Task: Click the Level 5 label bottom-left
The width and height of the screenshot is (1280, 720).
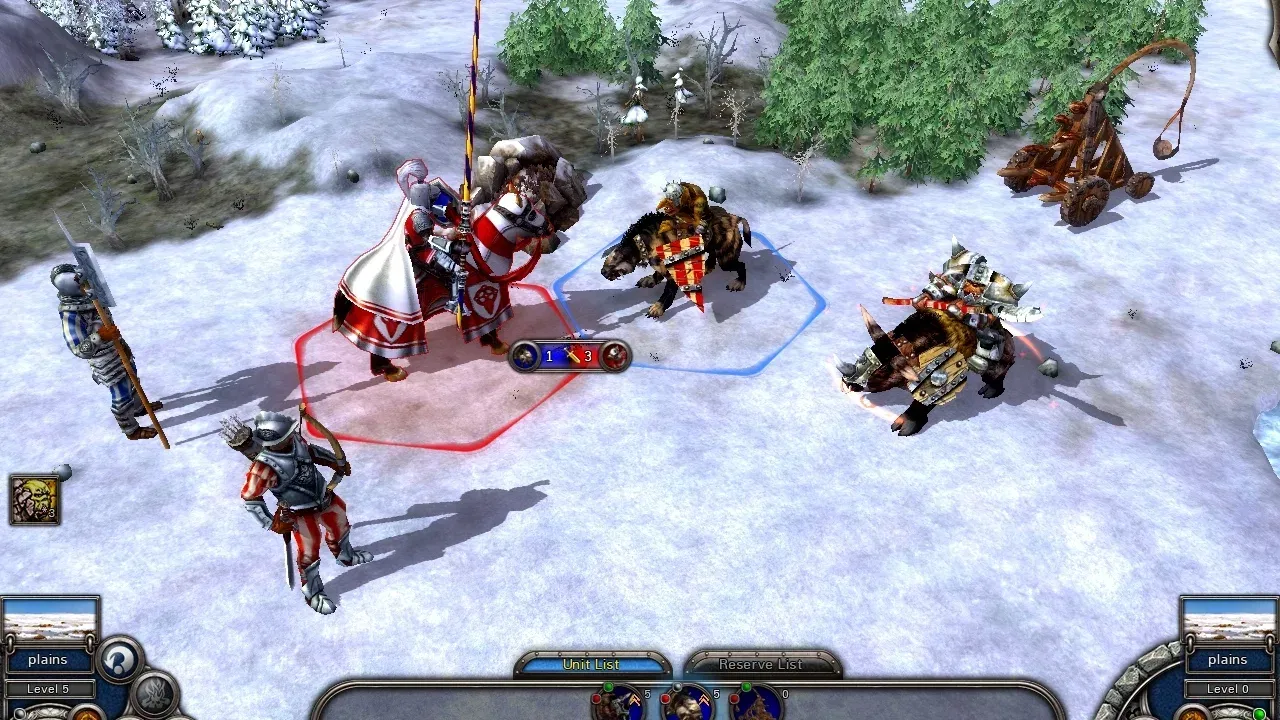Action: (x=48, y=689)
